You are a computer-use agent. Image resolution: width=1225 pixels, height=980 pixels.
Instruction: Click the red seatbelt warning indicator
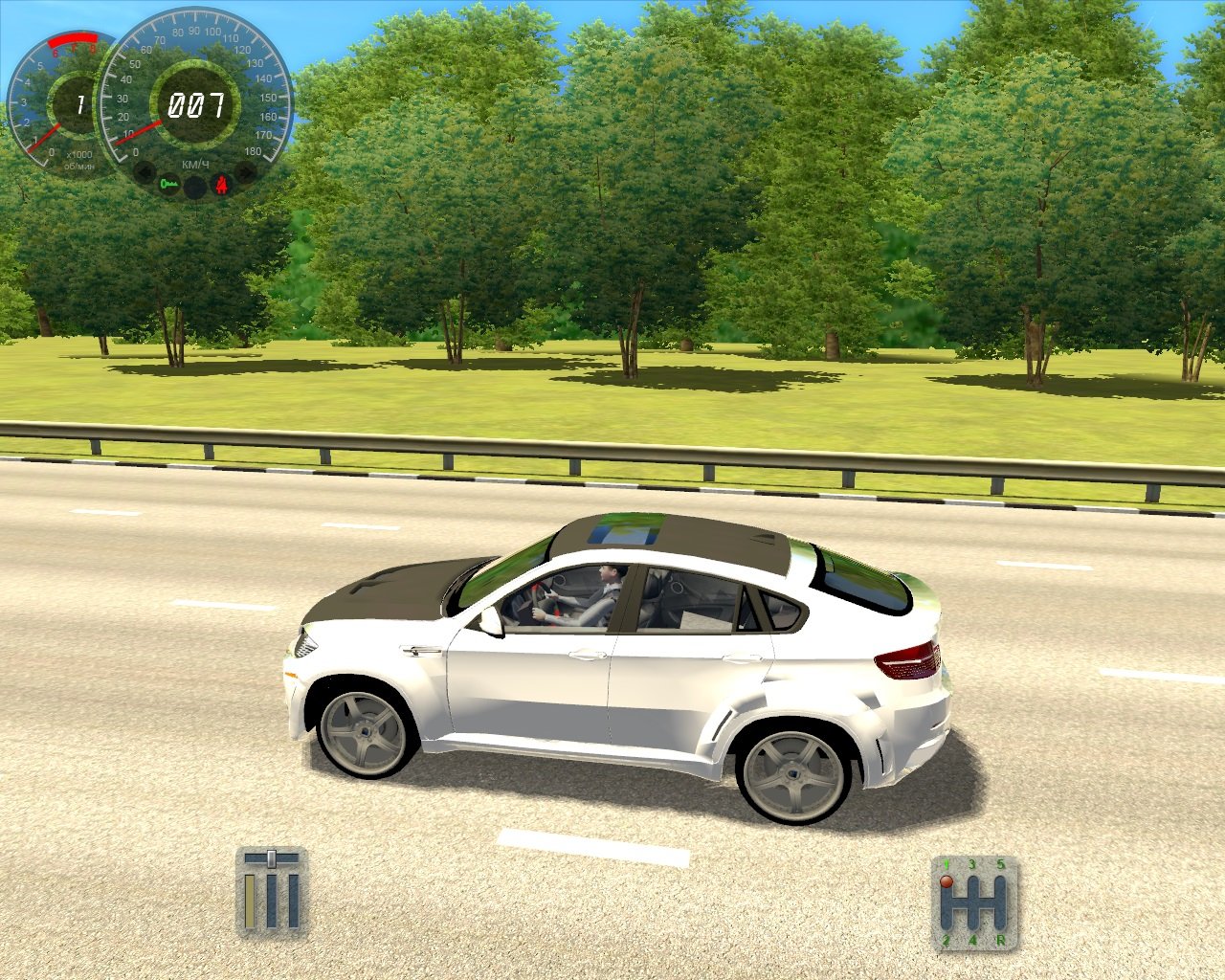pyautogui.click(x=221, y=183)
